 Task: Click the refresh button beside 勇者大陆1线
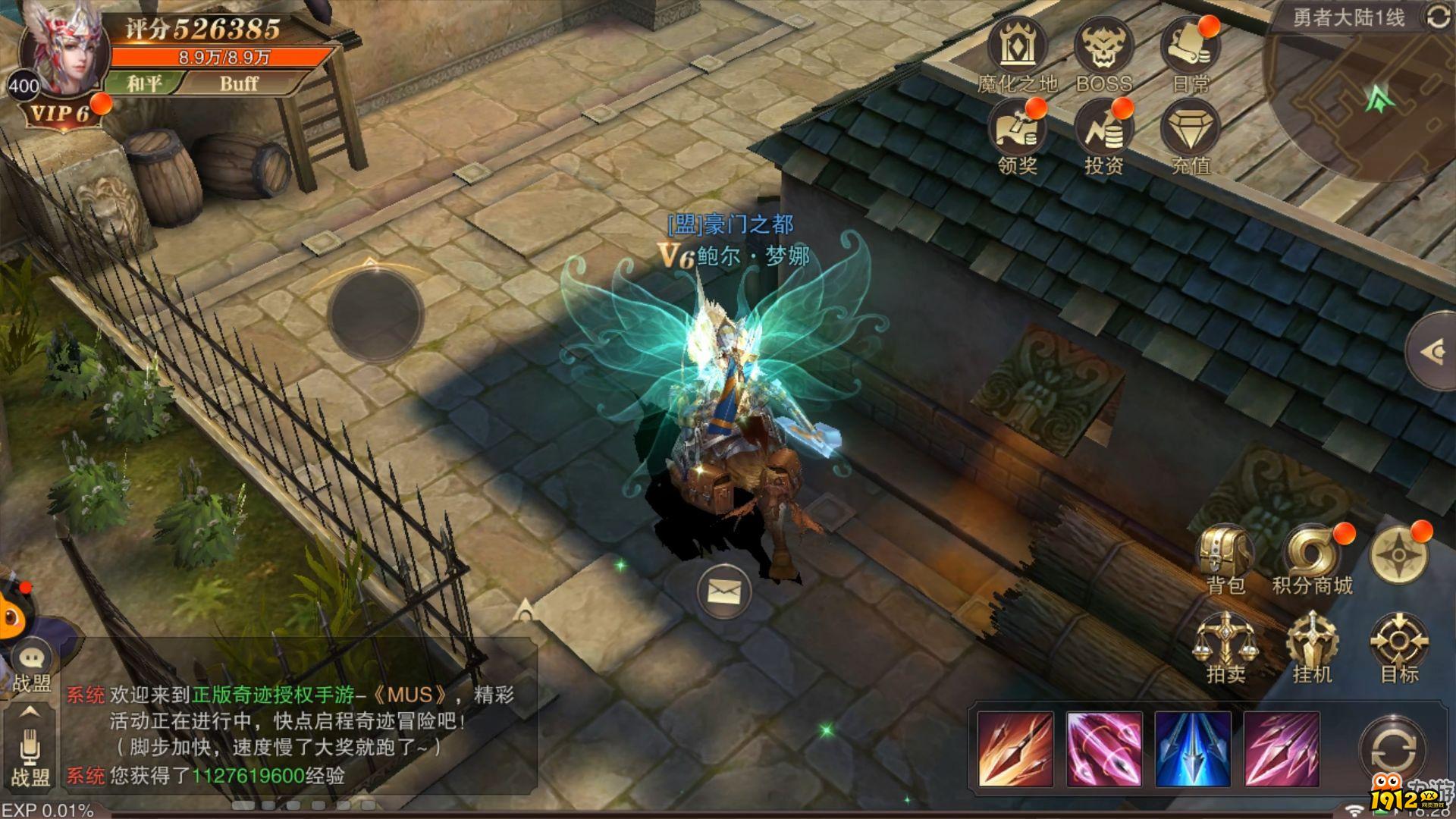(x=1438, y=17)
